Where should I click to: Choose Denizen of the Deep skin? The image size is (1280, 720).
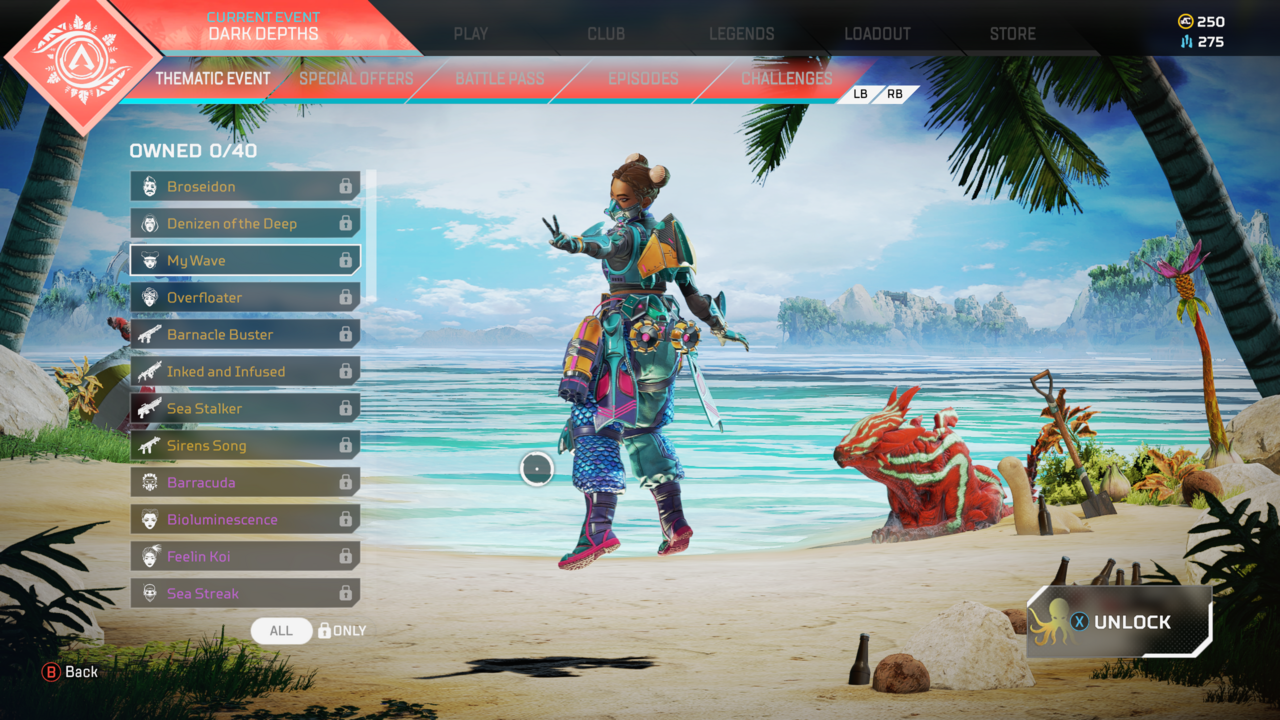coord(245,224)
